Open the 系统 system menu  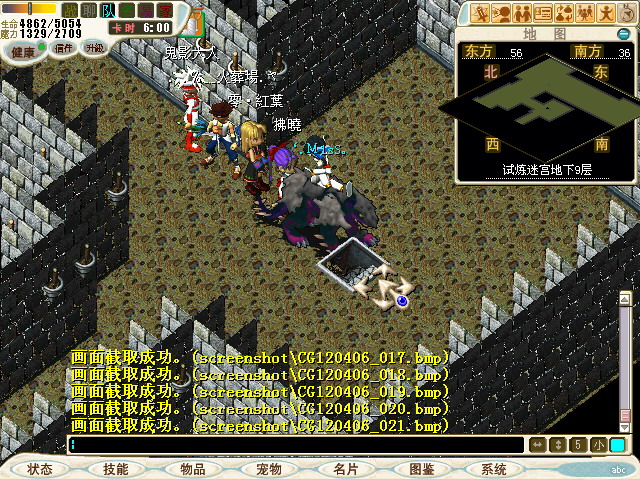point(494,468)
